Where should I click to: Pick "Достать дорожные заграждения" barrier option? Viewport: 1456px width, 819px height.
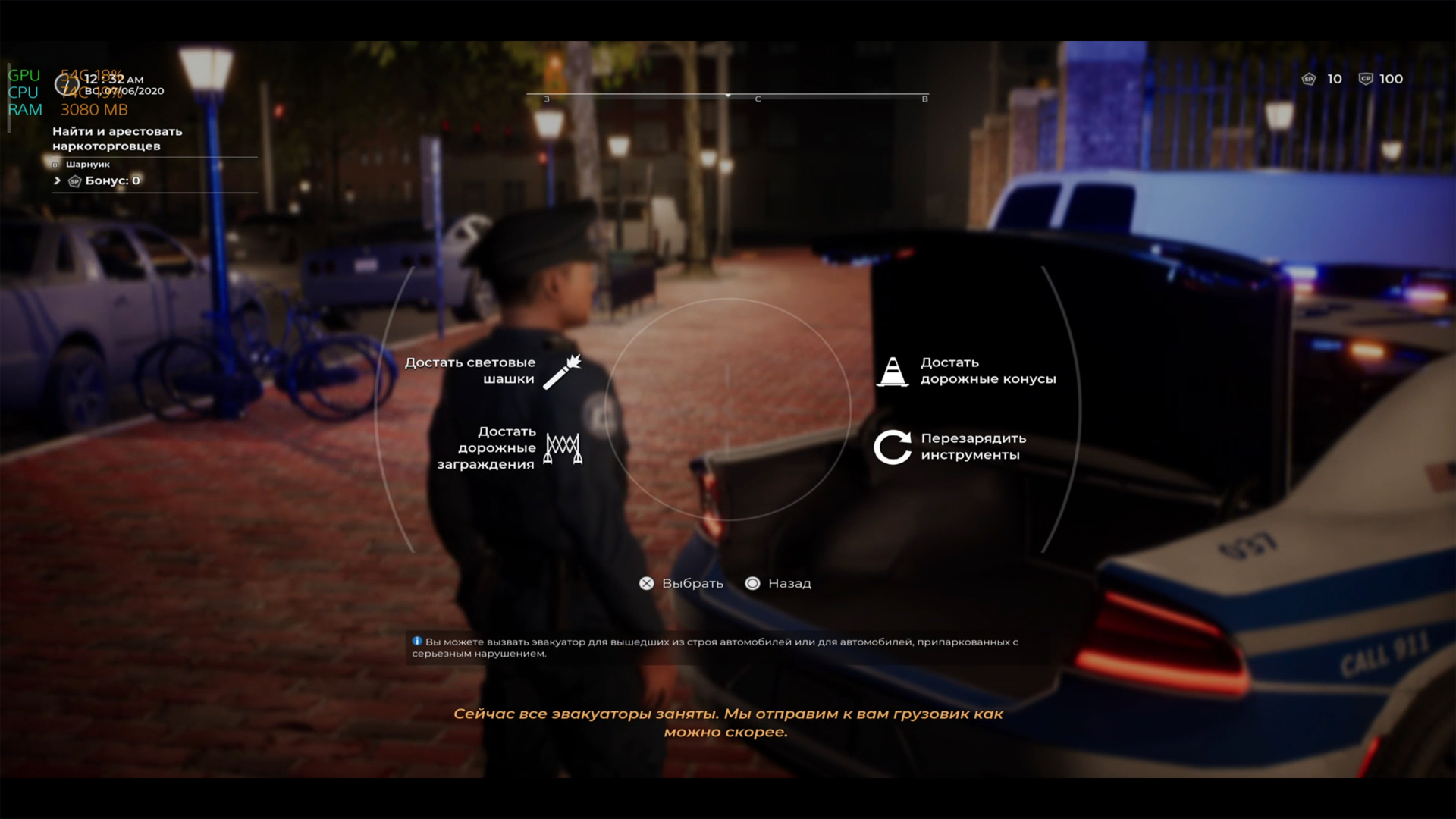coord(507,447)
